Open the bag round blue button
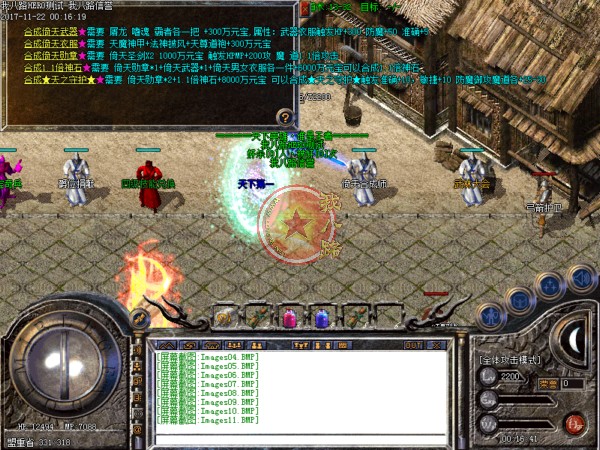The height and width of the screenshot is (450, 600). point(517,298)
